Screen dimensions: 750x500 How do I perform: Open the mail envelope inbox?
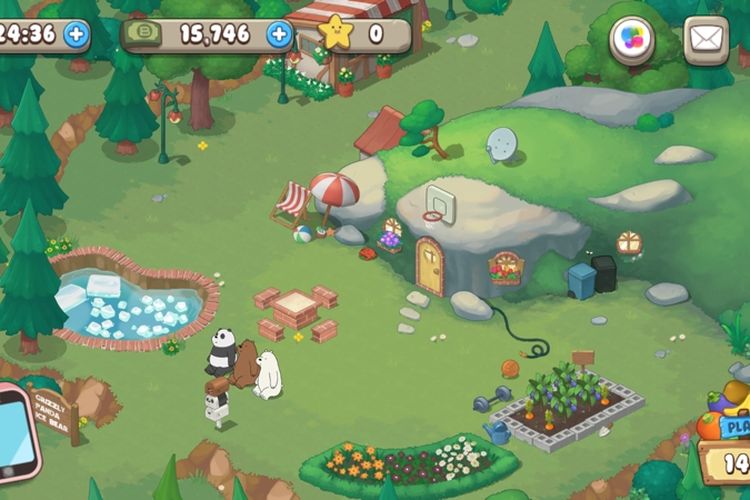click(706, 40)
